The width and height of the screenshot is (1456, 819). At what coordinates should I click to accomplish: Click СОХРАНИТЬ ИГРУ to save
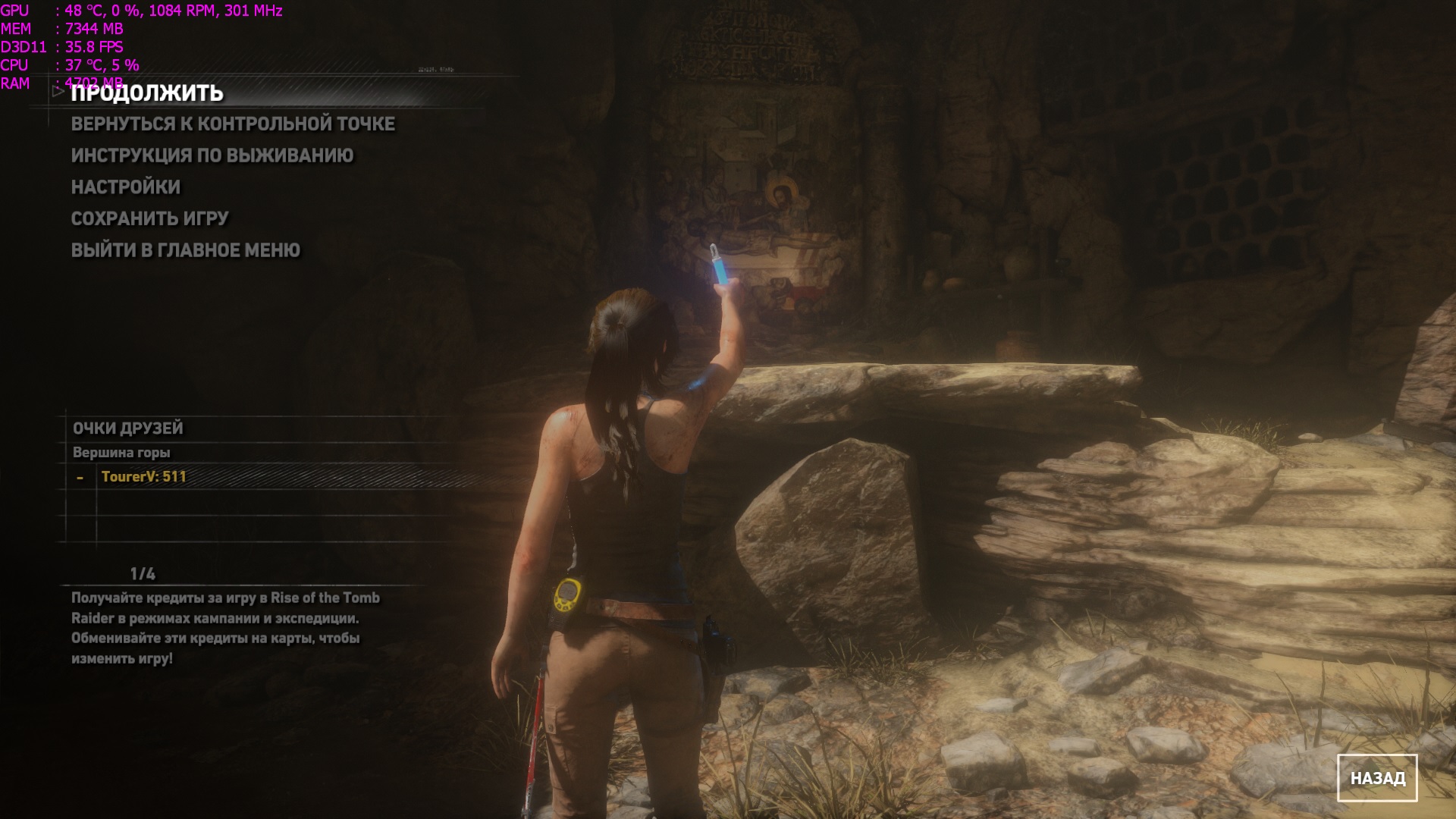click(149, 218)
